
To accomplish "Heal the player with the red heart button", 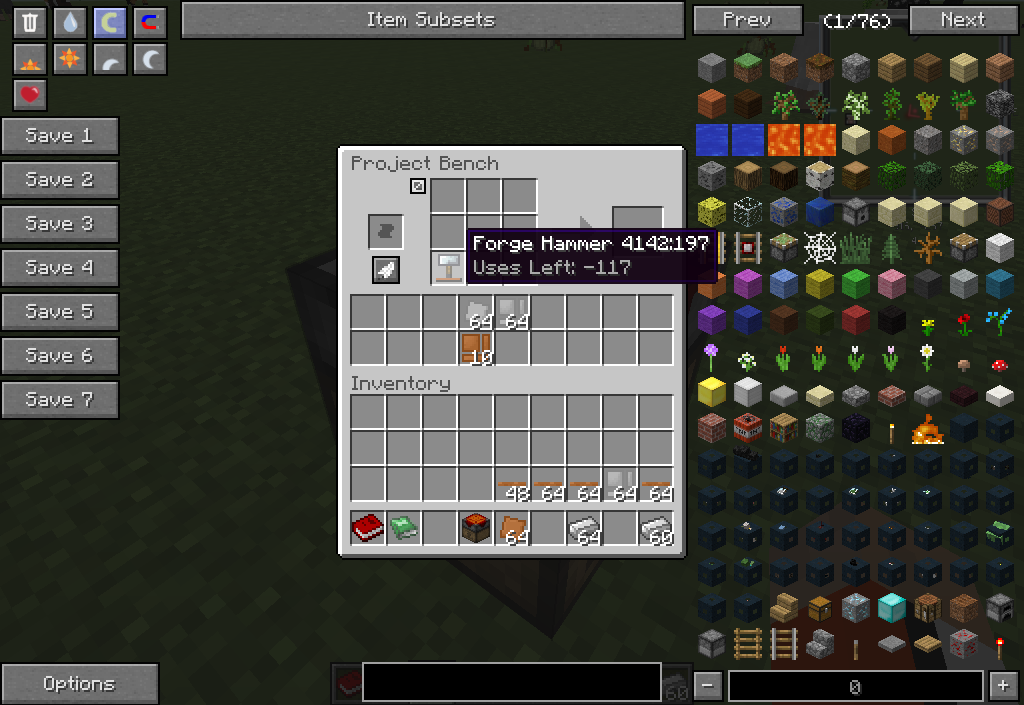I will click(x=30, y=95).
